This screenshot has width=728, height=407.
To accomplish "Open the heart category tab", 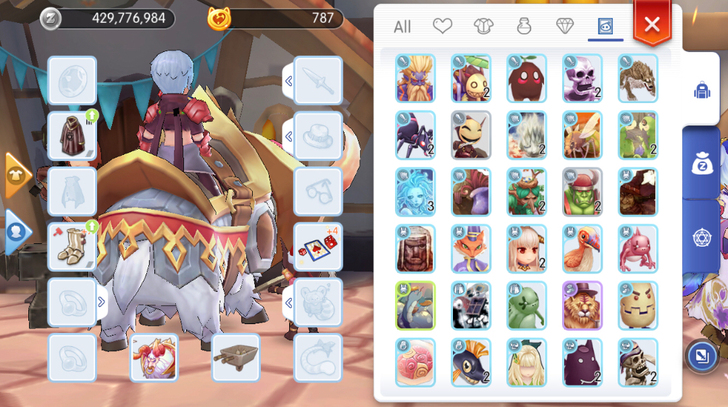I will click(442, 27).
